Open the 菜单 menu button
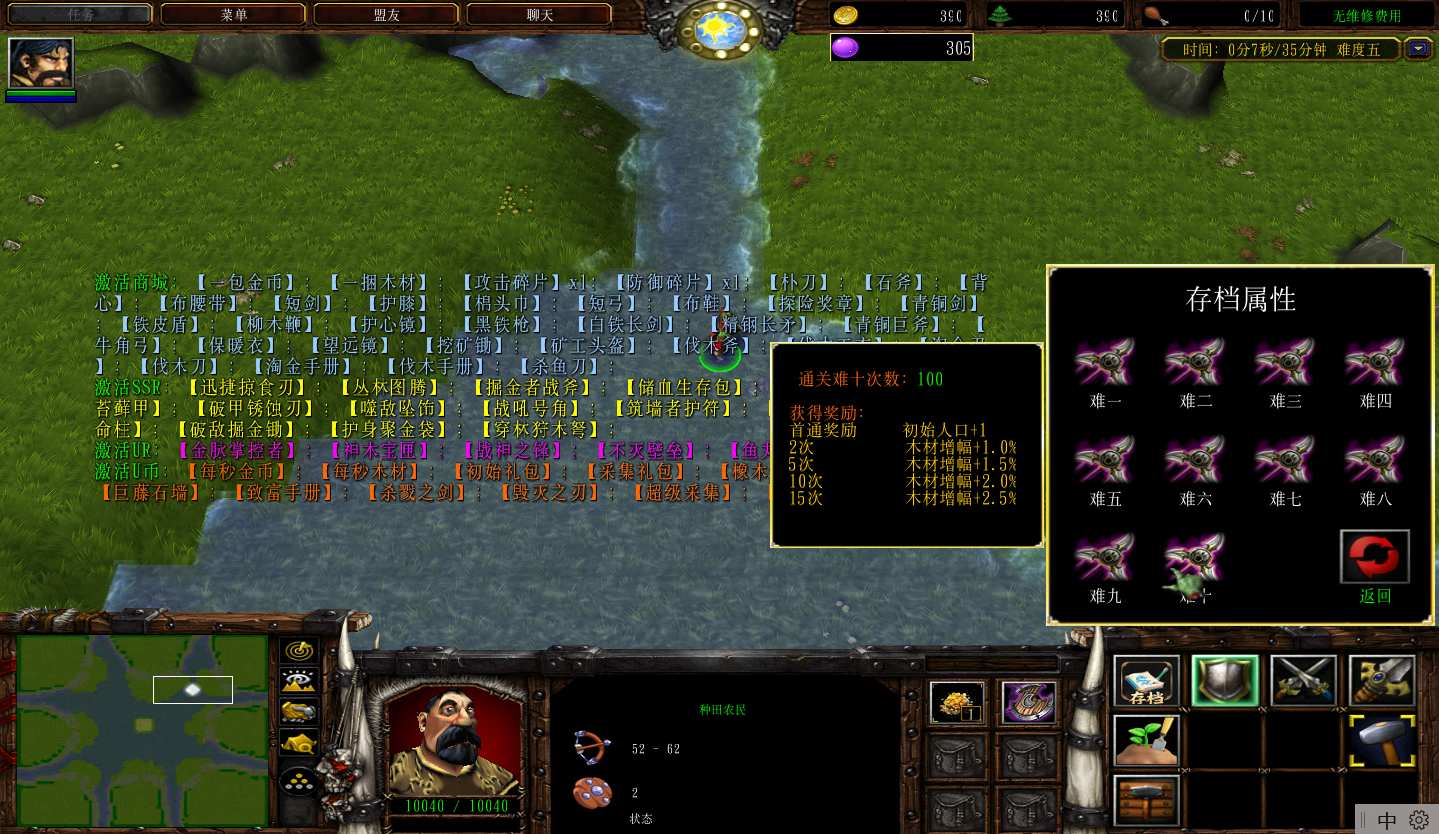 click(234, 15)
